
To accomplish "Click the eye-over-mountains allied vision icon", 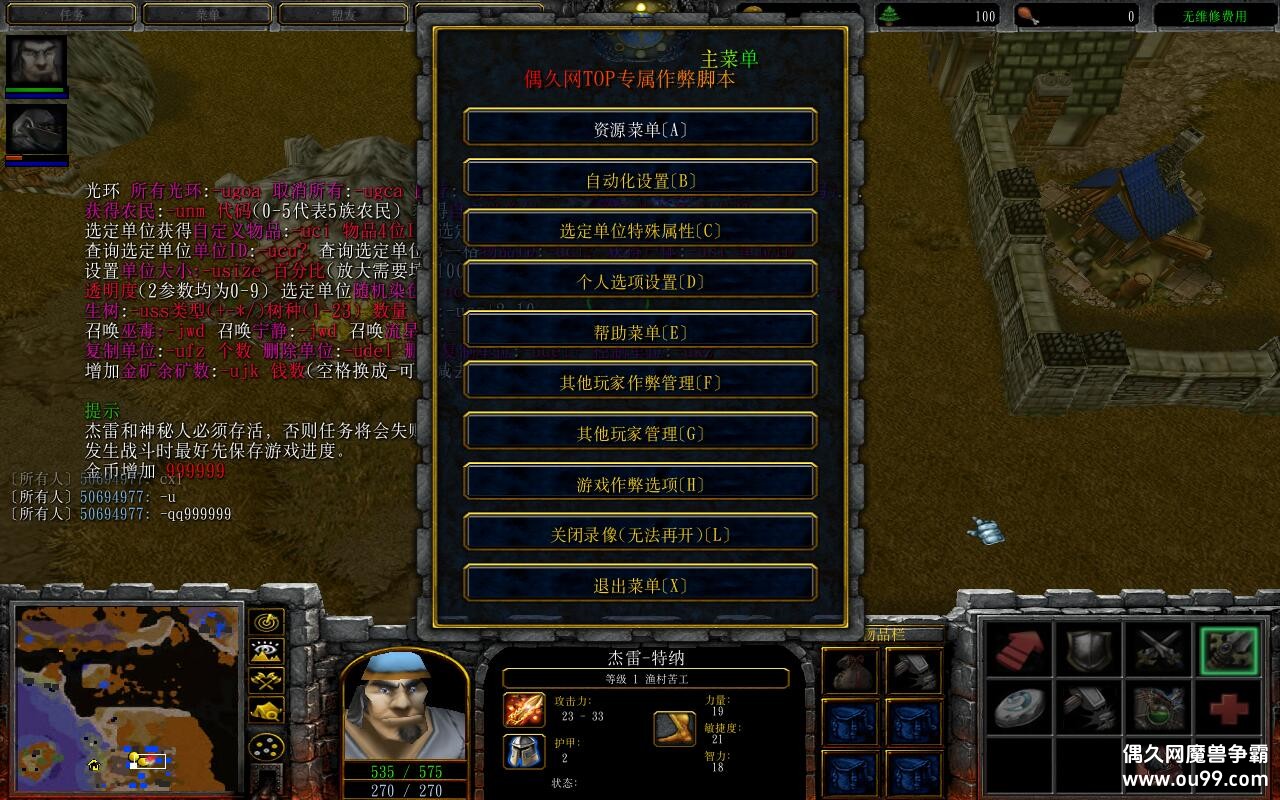I will (x=265, y=651).
